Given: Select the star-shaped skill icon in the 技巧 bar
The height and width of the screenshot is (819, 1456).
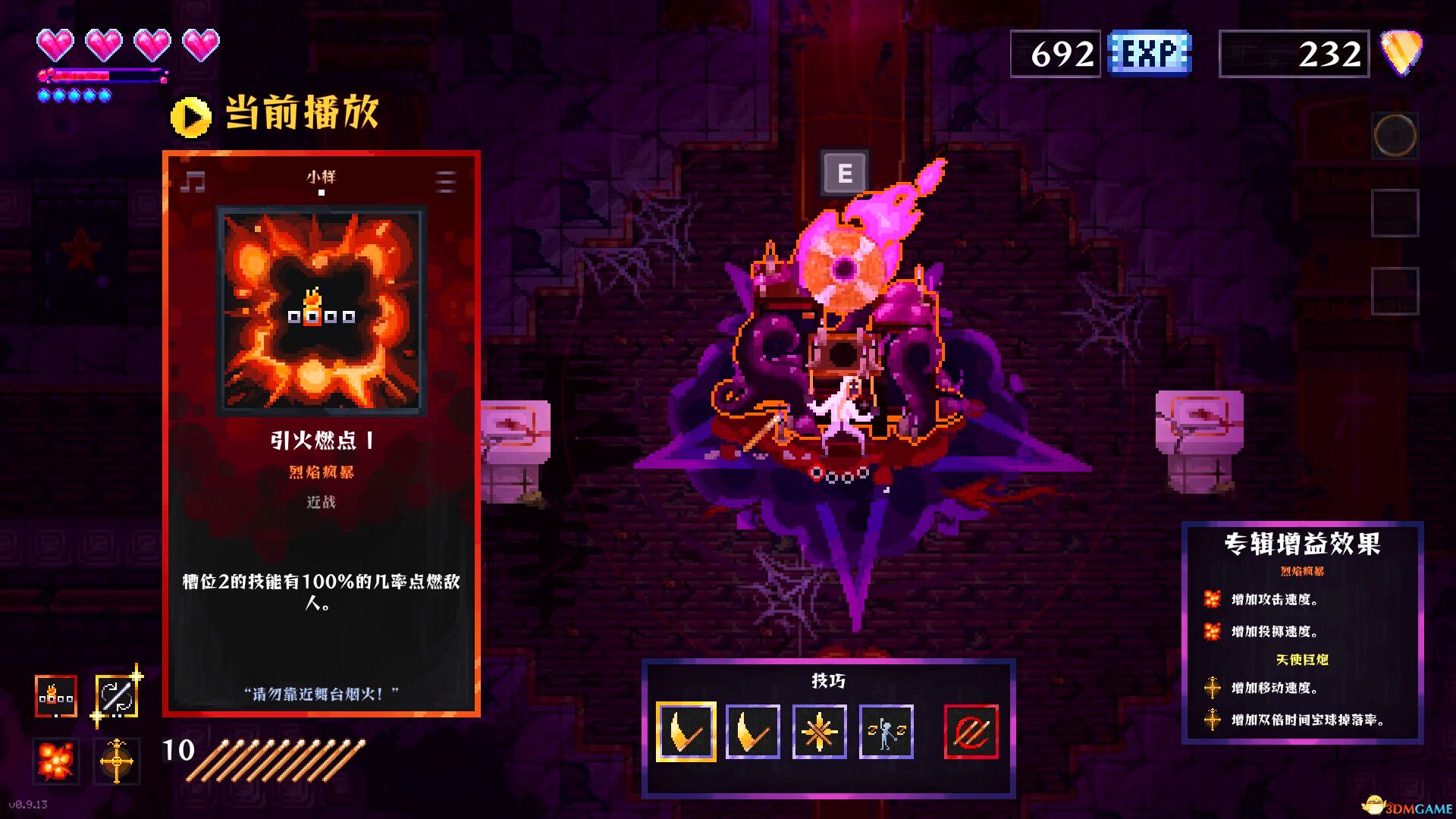Looking at the screenshot, I should pyautogui.click(x=820, y=733).
